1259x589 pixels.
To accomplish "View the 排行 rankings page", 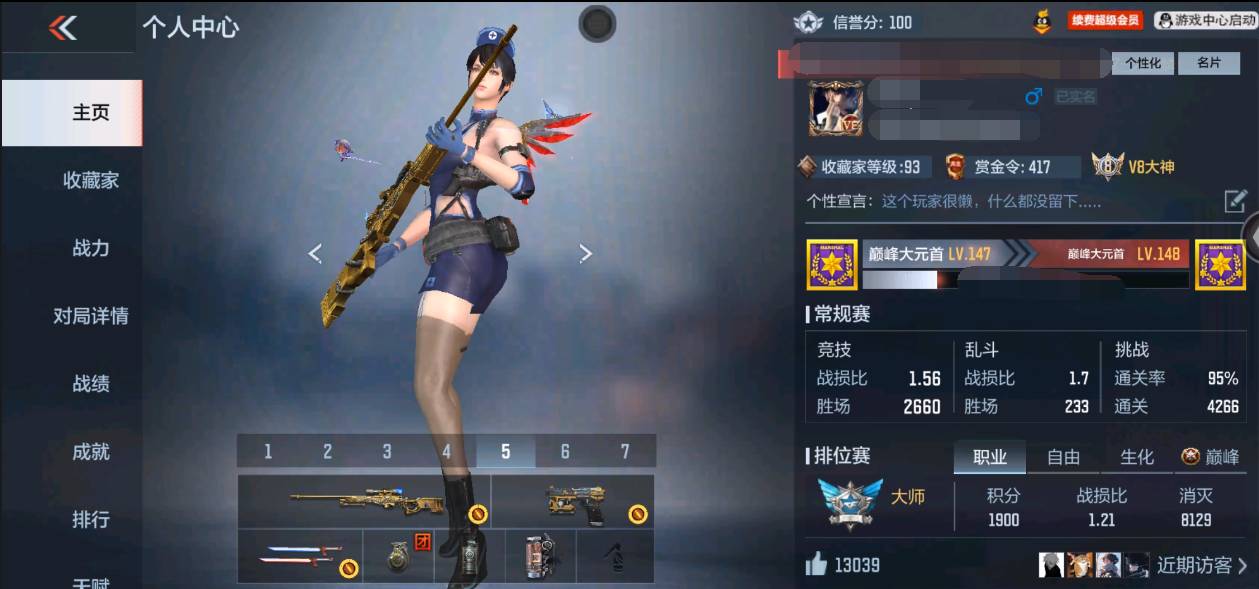I will click(x=91, y=520).
